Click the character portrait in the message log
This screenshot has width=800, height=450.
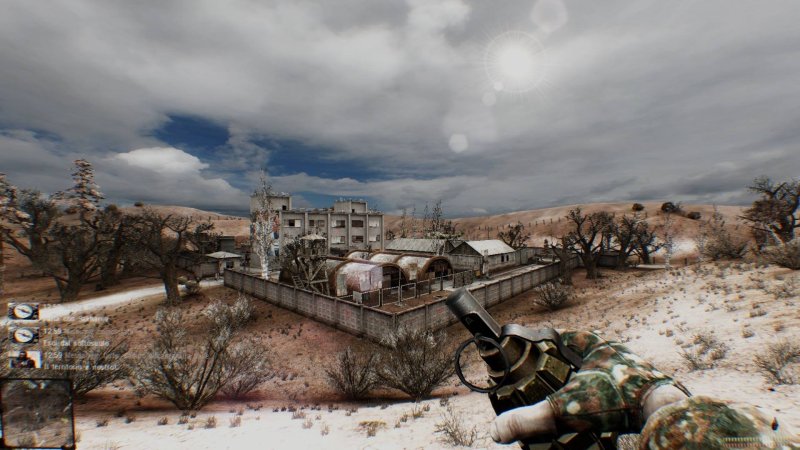coord(24,358)
